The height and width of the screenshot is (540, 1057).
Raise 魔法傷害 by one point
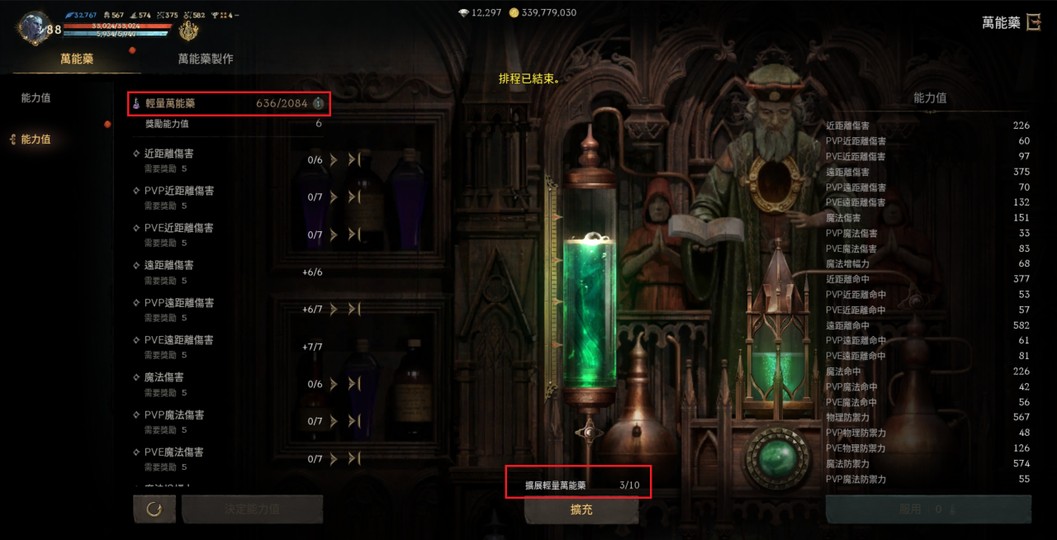click(x=334, y=384)
